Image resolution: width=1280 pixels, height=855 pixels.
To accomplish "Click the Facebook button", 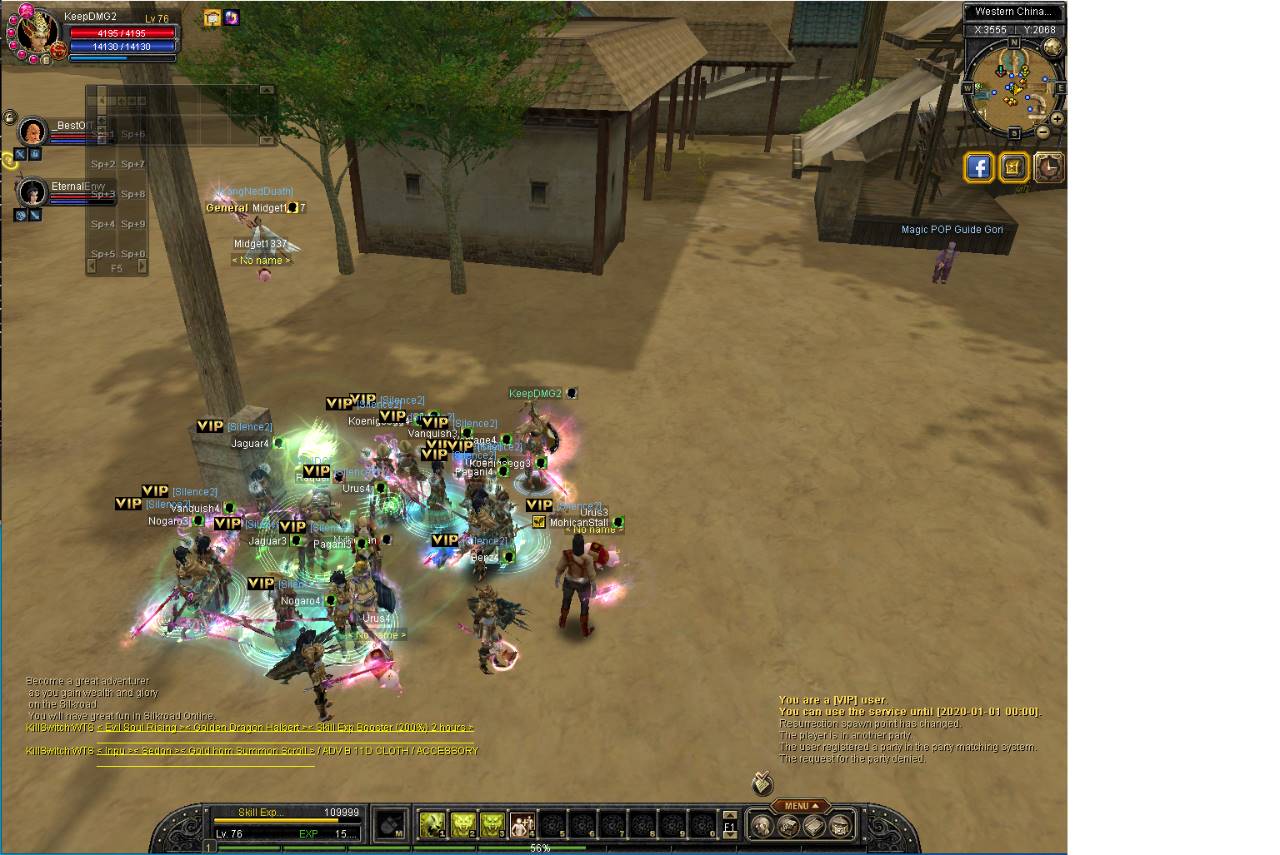I will tap(978, 167).
